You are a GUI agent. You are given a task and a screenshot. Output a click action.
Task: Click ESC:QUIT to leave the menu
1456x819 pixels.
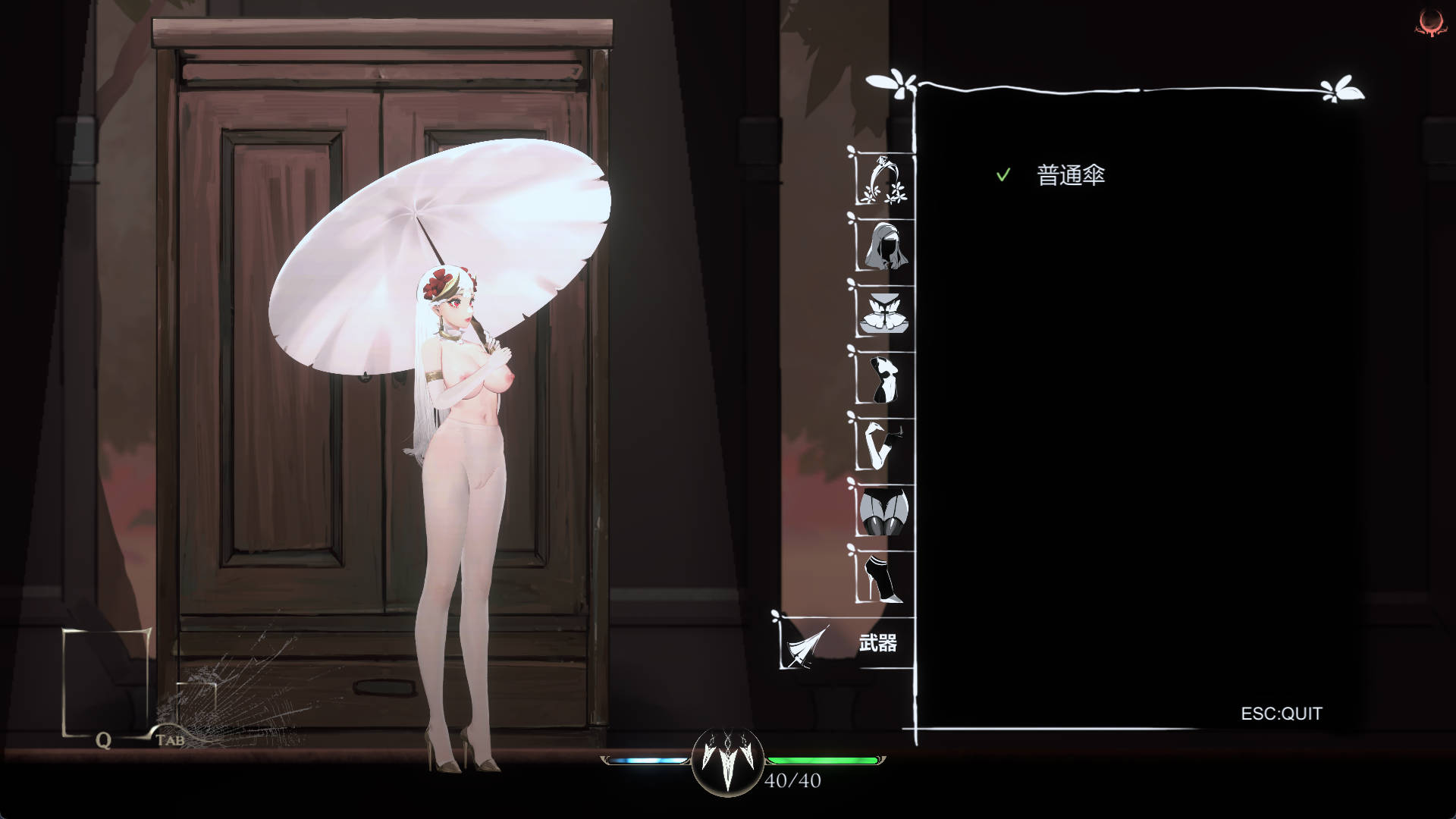[1280, 713]
